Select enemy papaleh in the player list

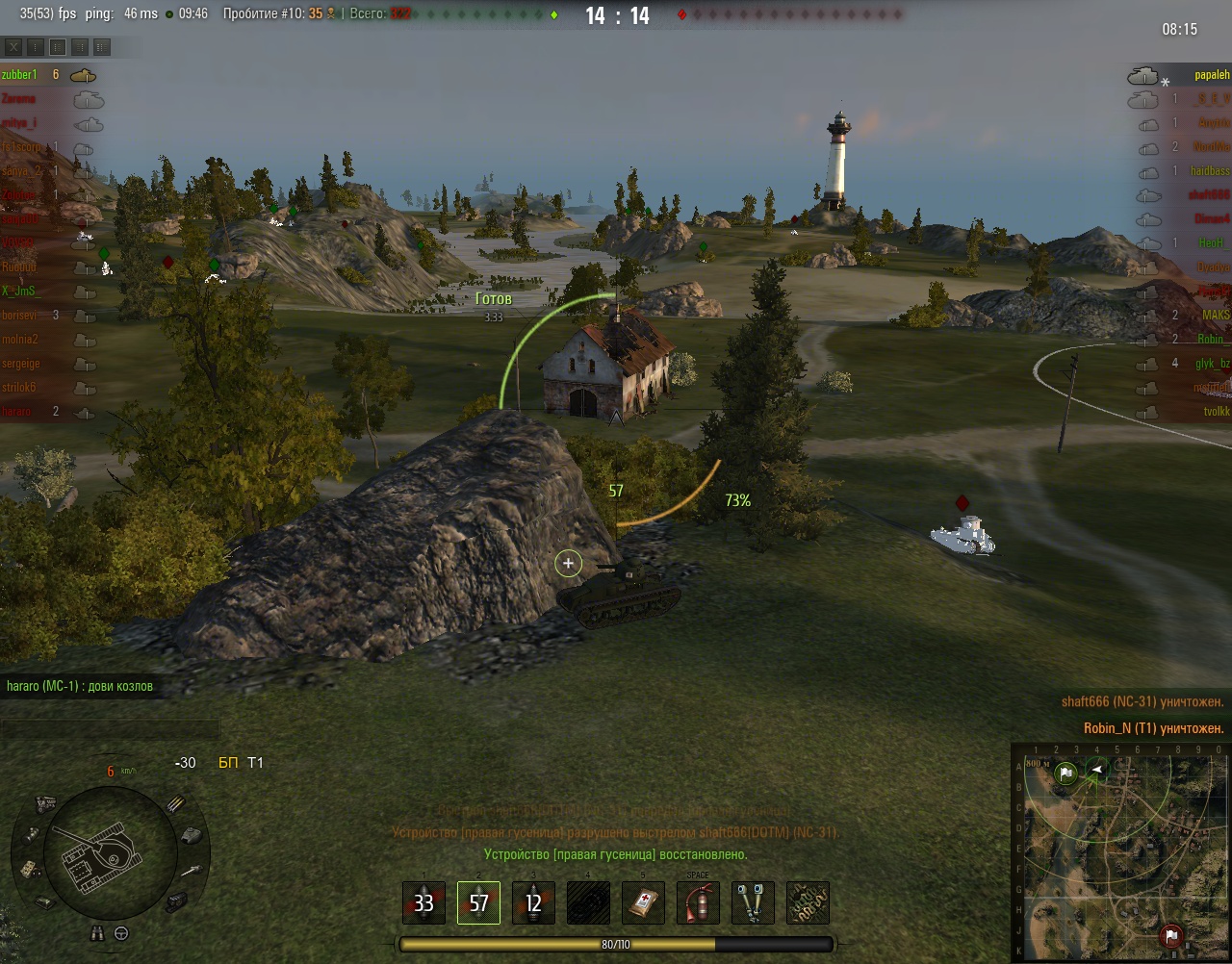point(1211,75)
